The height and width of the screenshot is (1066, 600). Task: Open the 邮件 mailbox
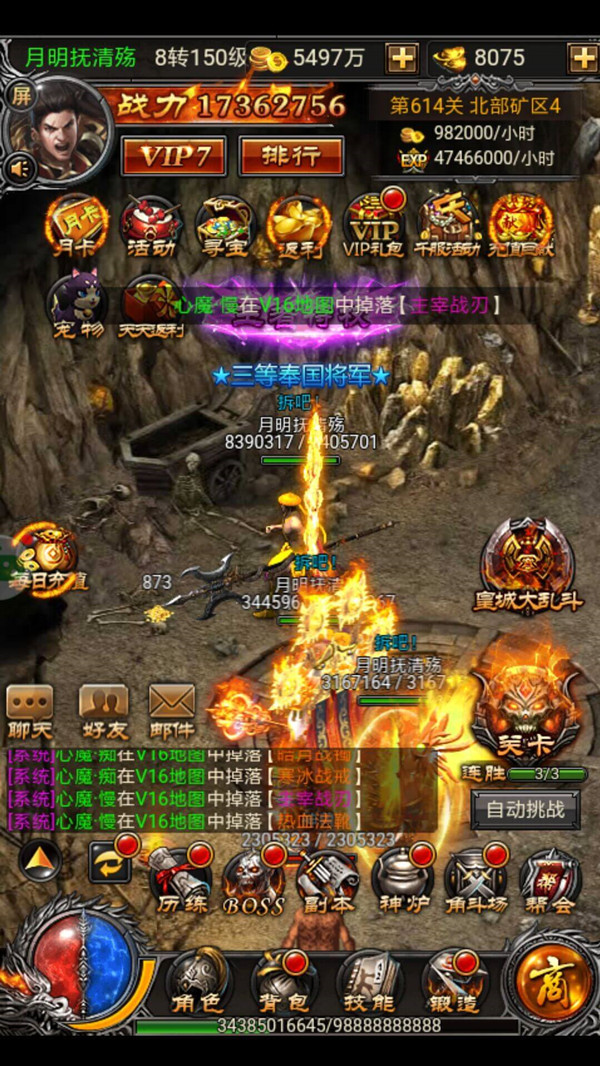(172, 711)
